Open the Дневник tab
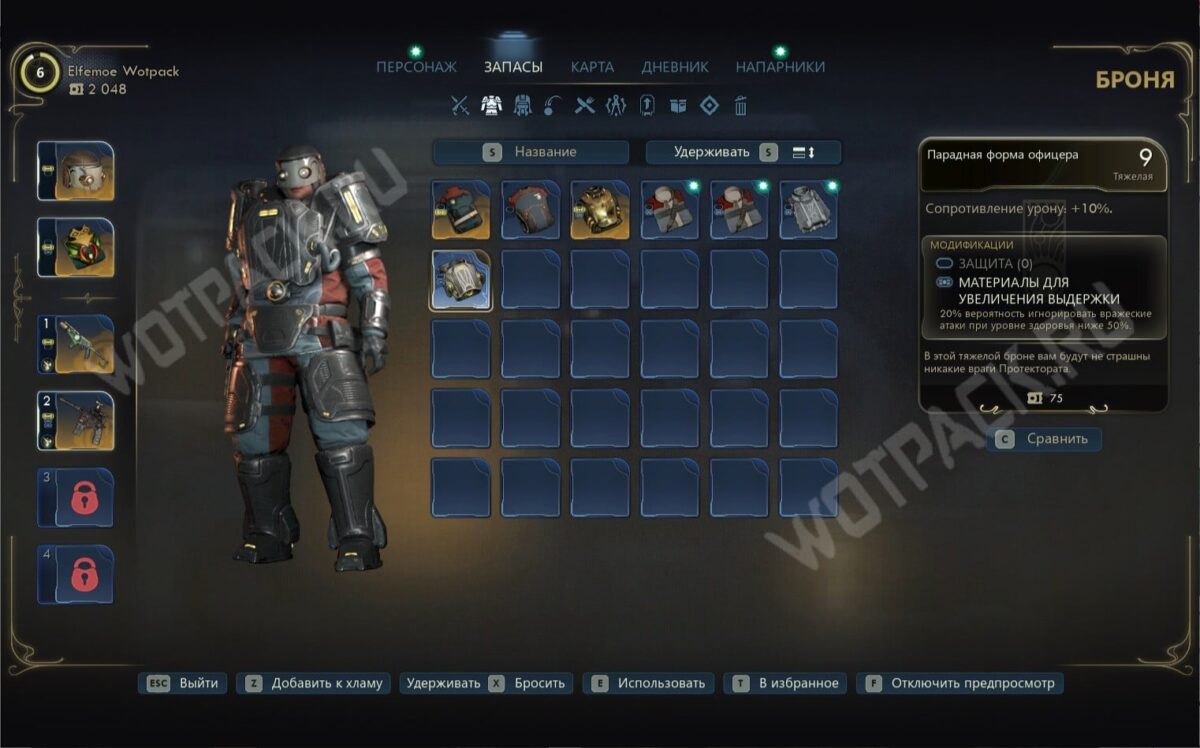 tap(675, 67)
